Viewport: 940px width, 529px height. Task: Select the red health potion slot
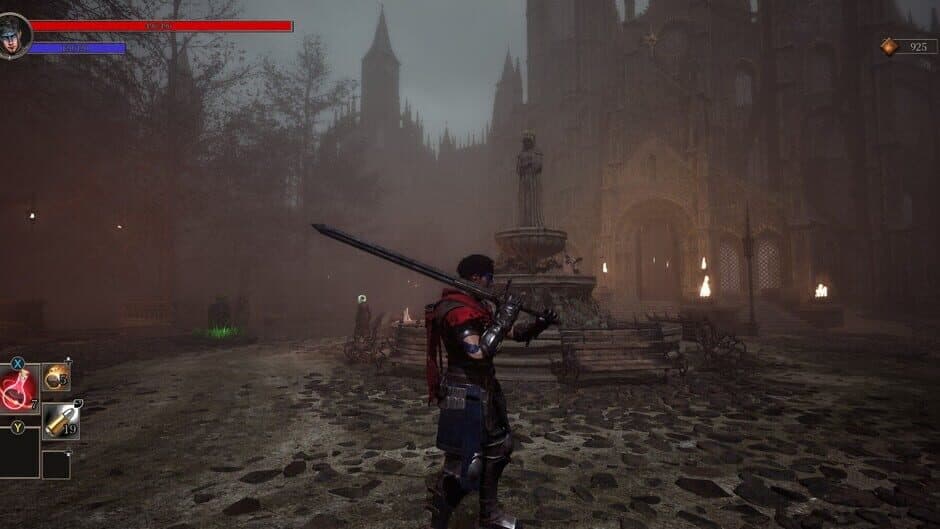pyautogui.click(x=19, y=389)
